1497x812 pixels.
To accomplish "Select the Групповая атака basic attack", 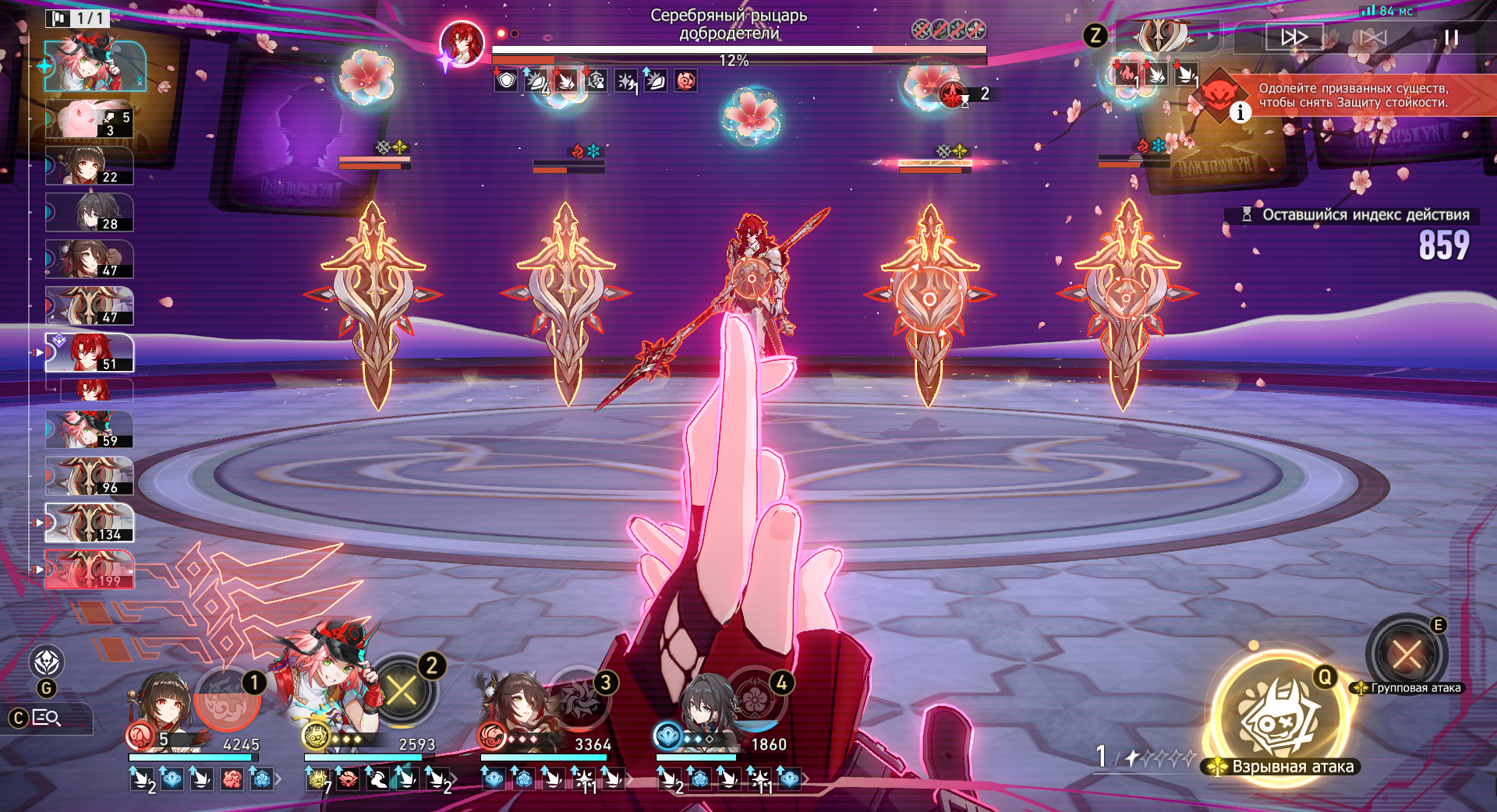I will click(x=1407, y=654).
